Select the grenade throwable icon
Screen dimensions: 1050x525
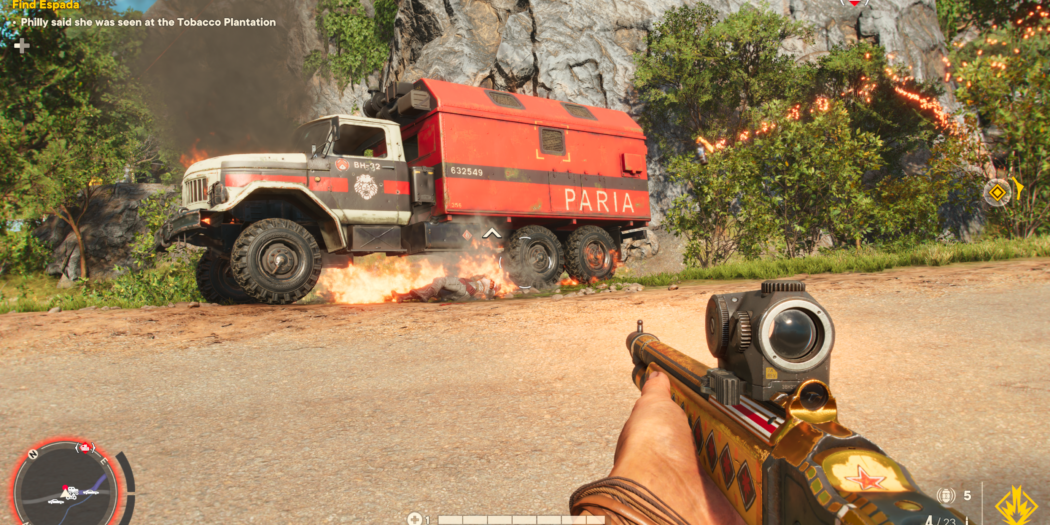tap(946, 496)
